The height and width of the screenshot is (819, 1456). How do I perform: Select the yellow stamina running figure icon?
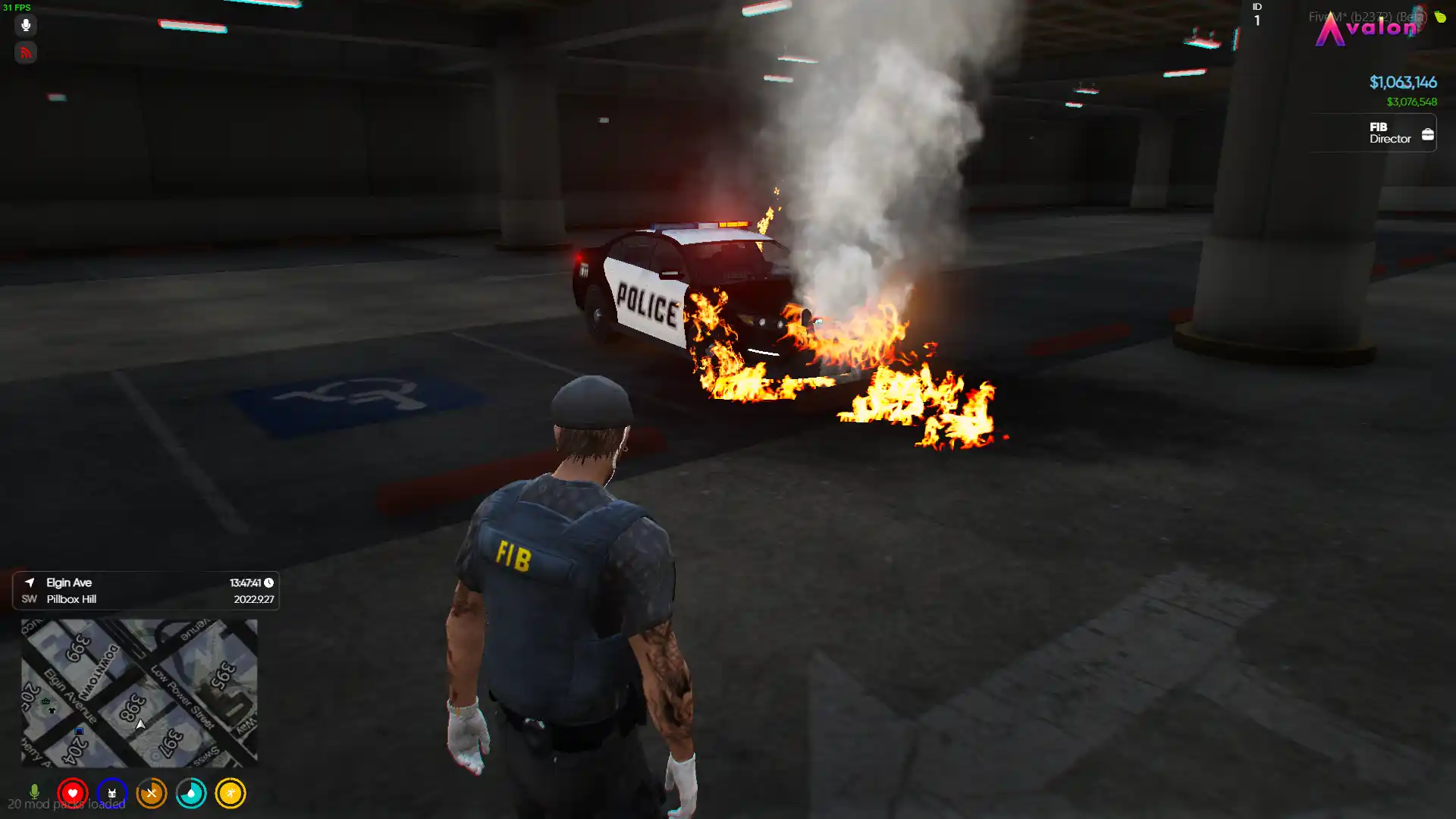tap(231, 792)
